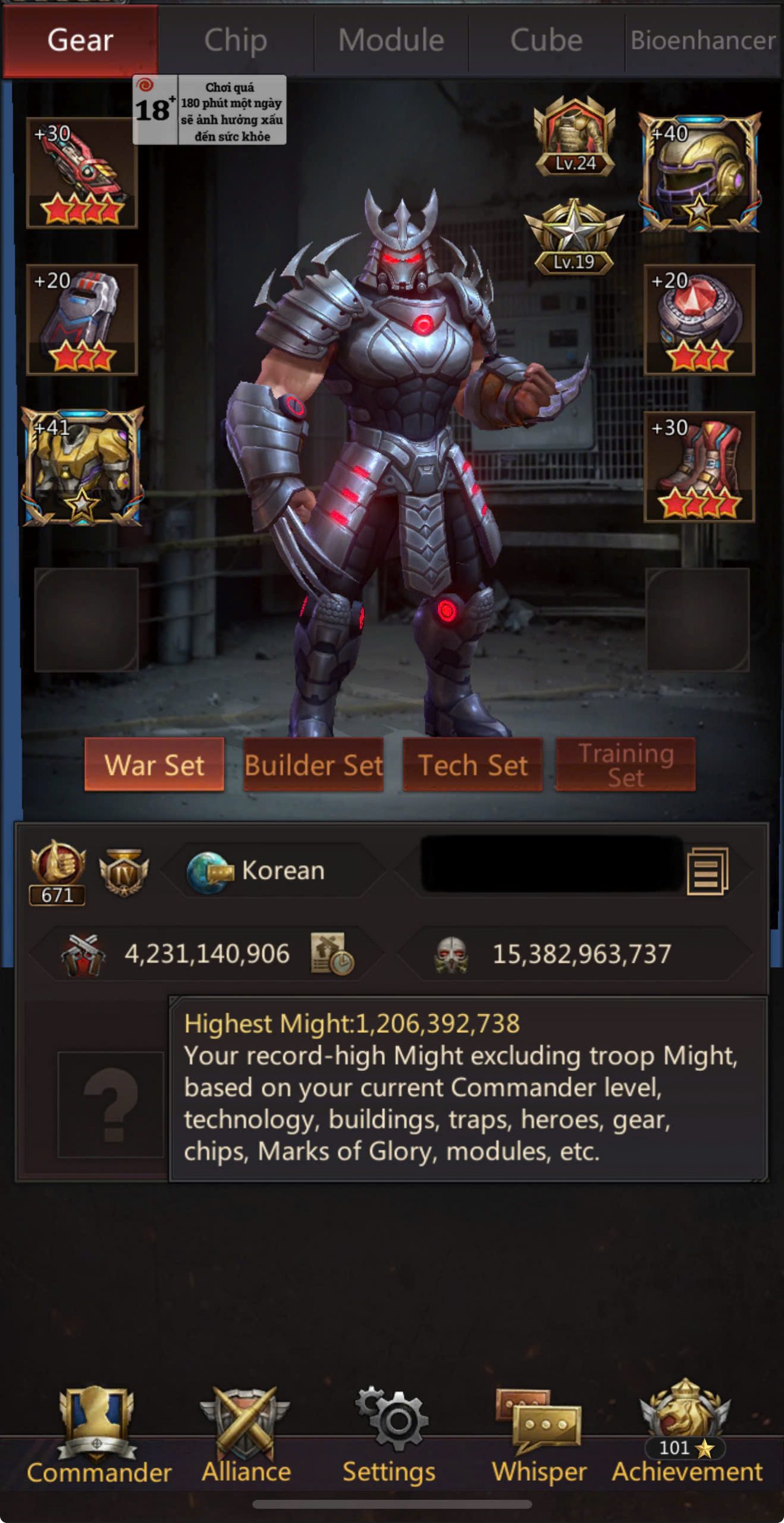Image resolution: width=784 pixels, height=1523 pixels.
Task: Select the Cube tab
Action: (546, 40)
